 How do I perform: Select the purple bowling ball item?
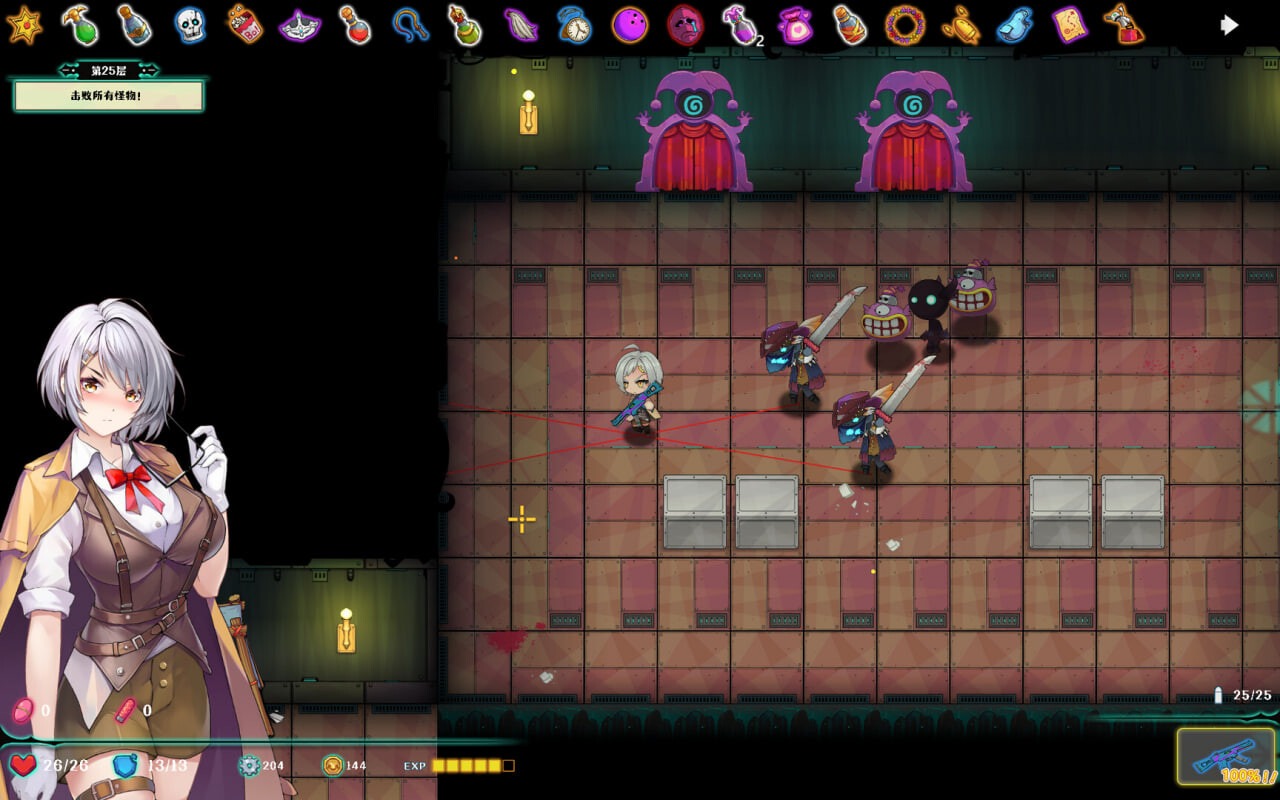pyautogui.click(x=629, y=25)
